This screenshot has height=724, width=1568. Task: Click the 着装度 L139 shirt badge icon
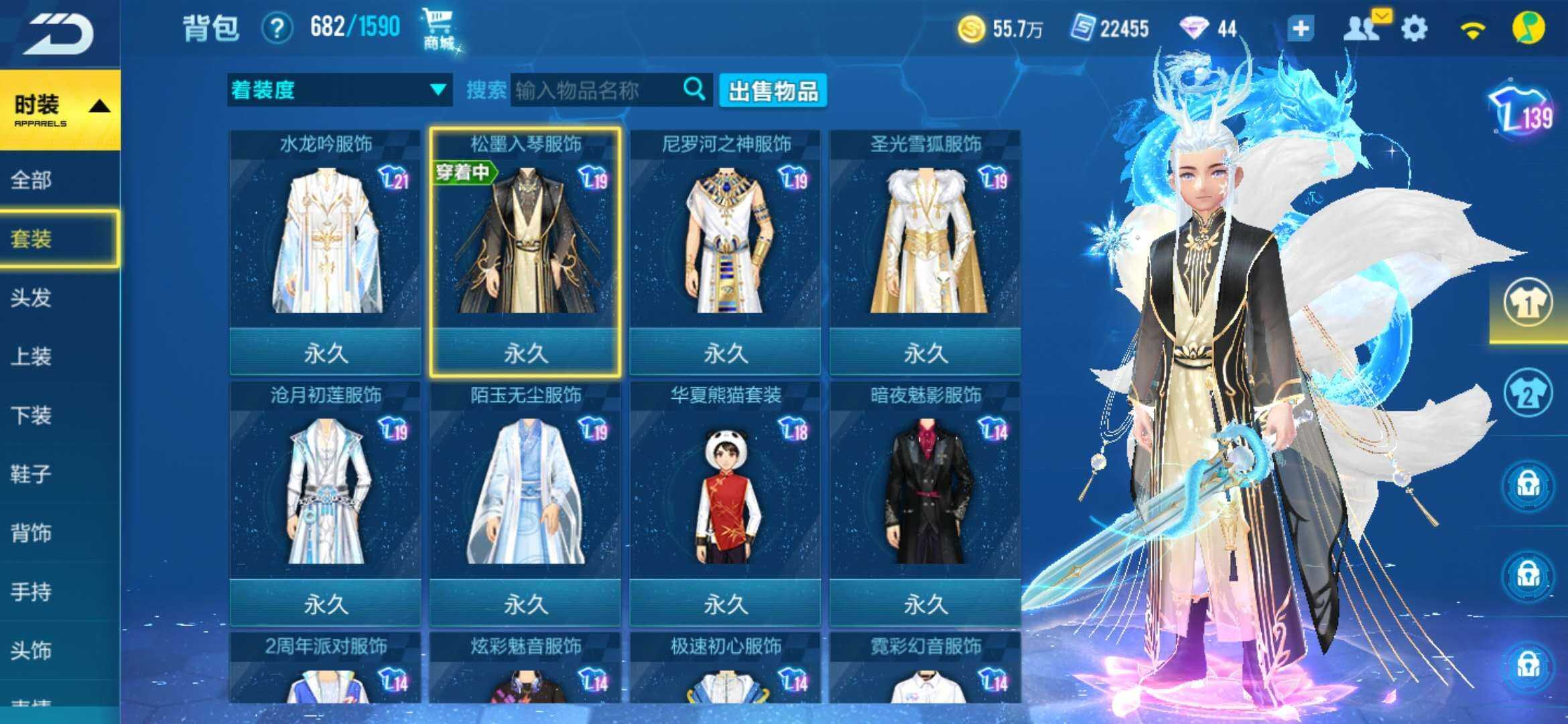(1518, 107)
